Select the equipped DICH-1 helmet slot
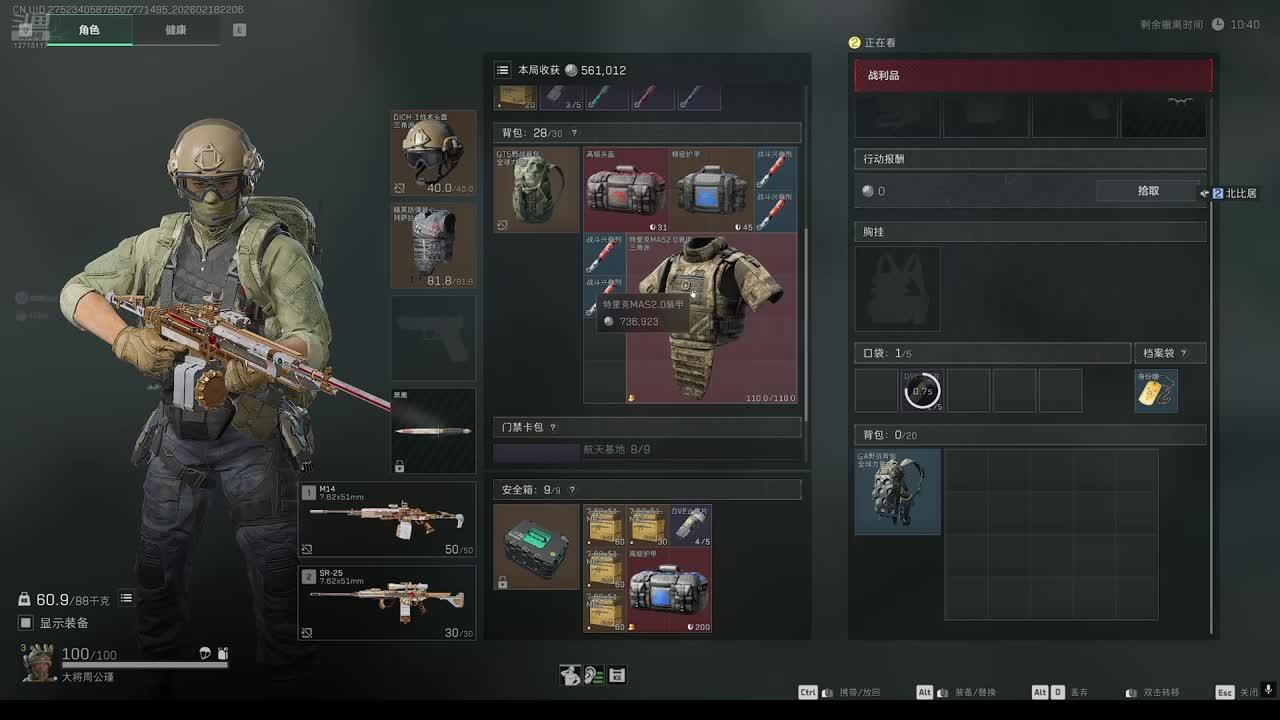 433,153
